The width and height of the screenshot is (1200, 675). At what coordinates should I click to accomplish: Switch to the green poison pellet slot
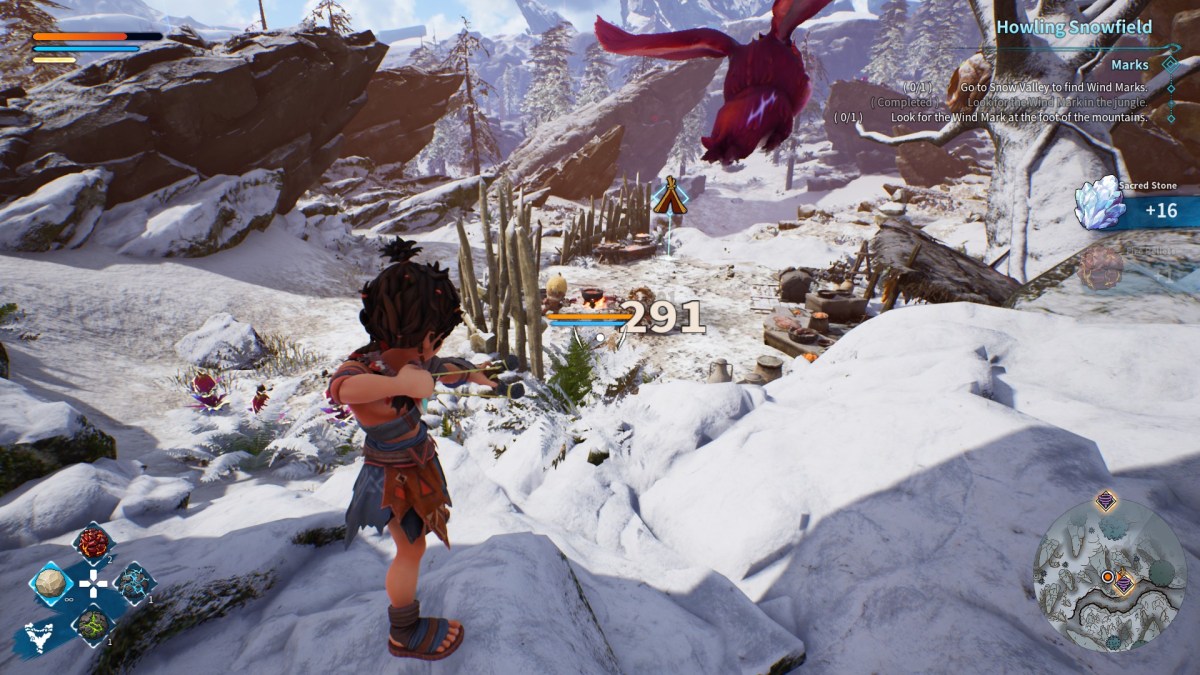coord(93,625)
